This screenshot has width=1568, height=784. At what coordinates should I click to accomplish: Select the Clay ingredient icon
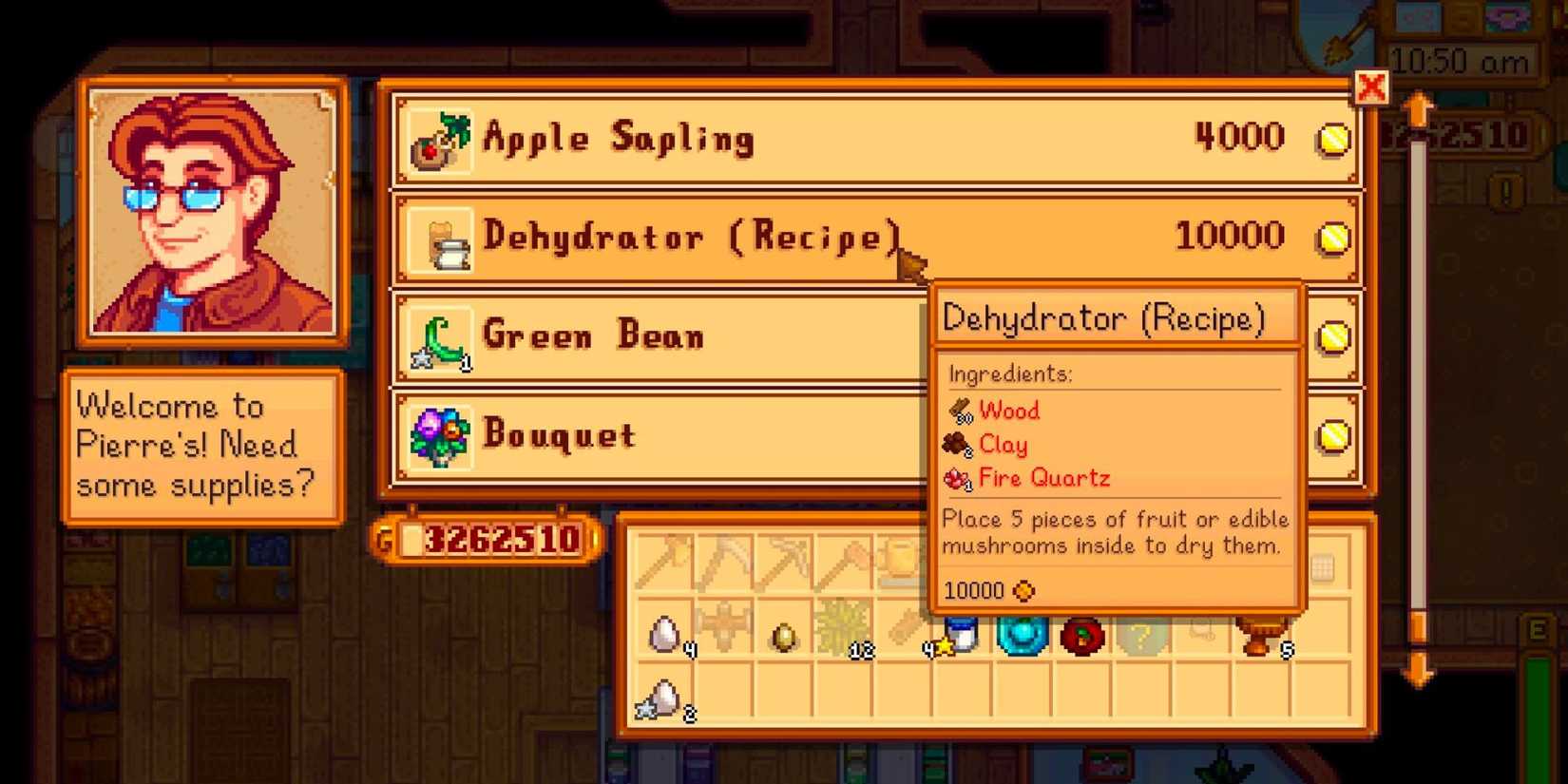click(x=955, y=445)
